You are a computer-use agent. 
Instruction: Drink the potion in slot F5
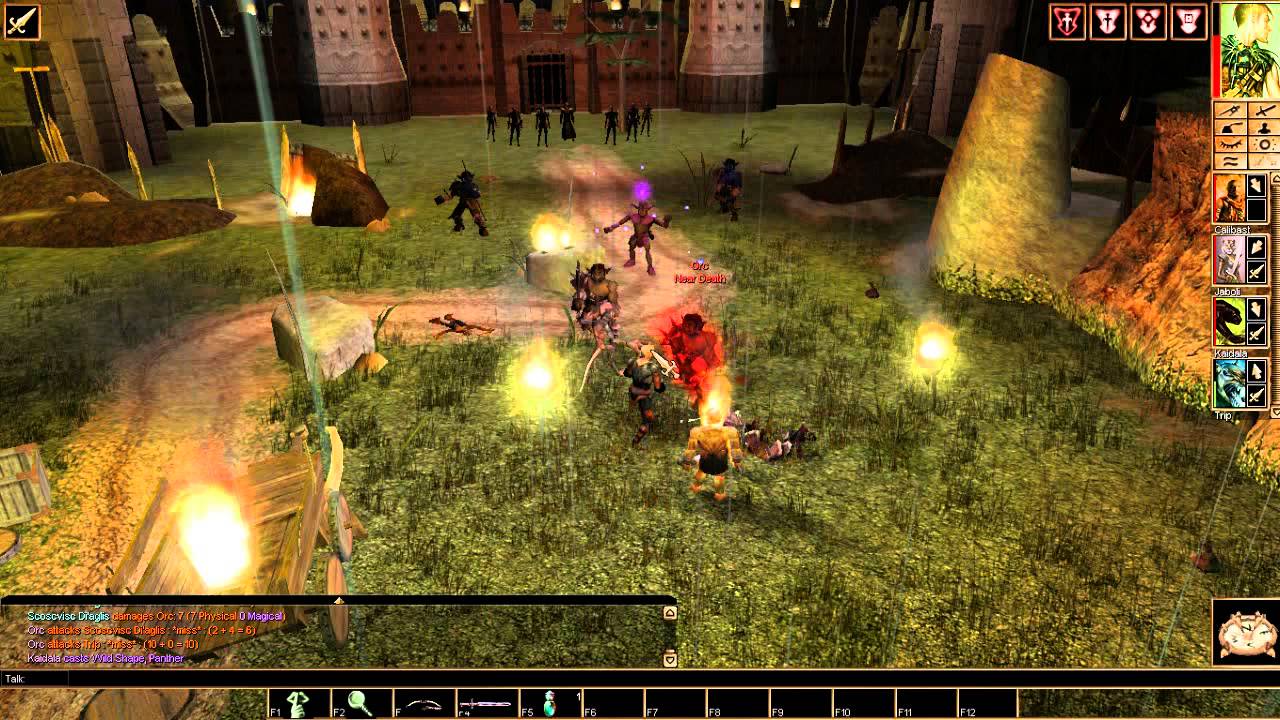coord(549,703)
